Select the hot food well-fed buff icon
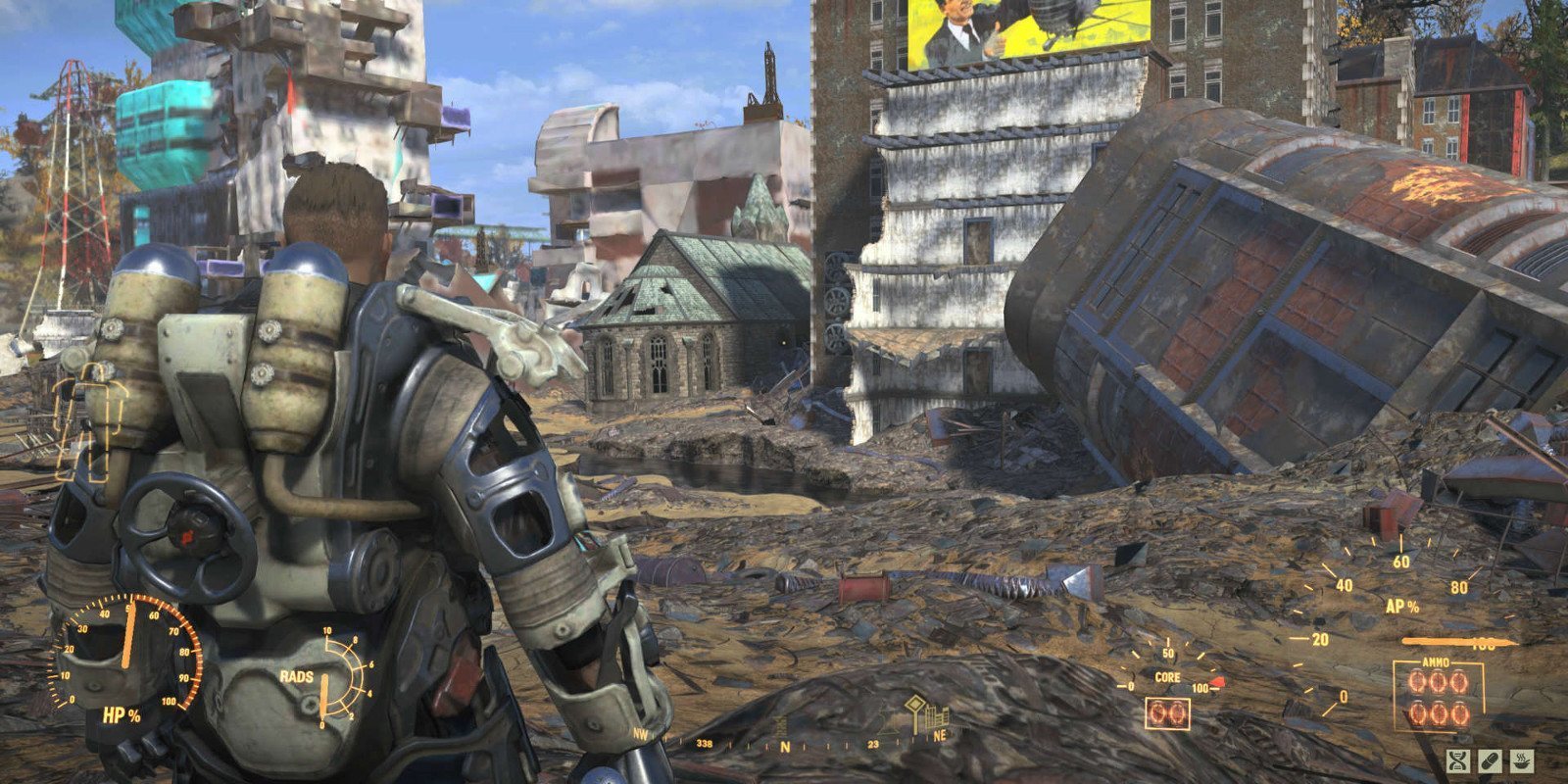The height and width of the screenshot is (784, 1568). coord(1522,760)
